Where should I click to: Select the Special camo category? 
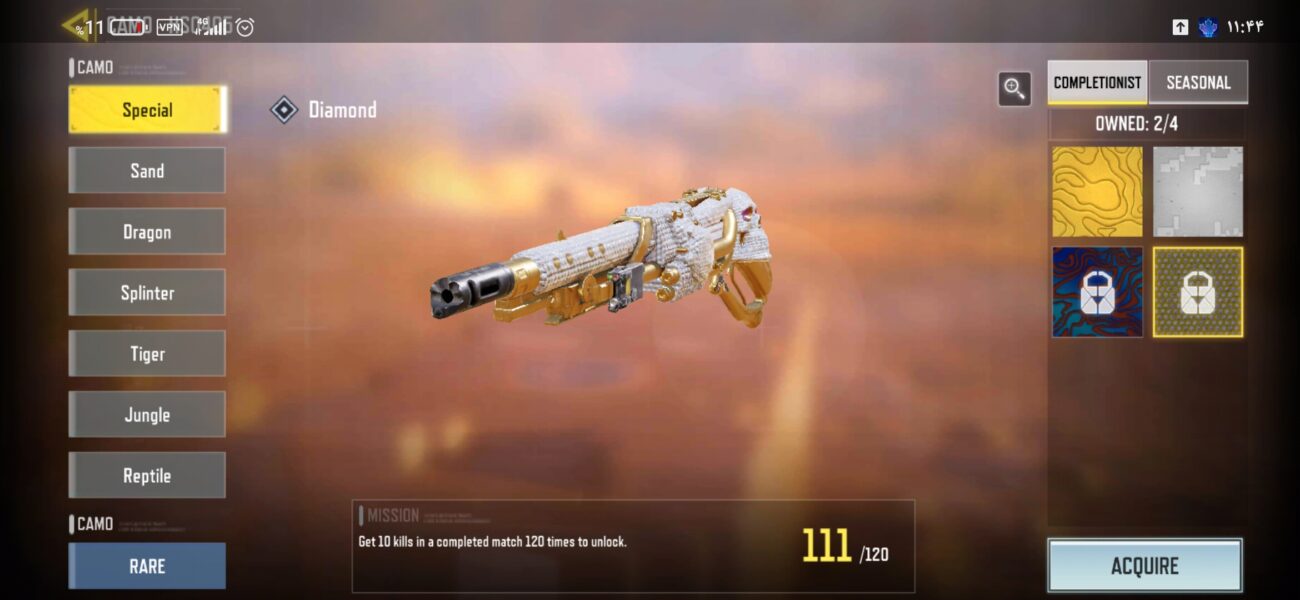[x=147, y=110]
